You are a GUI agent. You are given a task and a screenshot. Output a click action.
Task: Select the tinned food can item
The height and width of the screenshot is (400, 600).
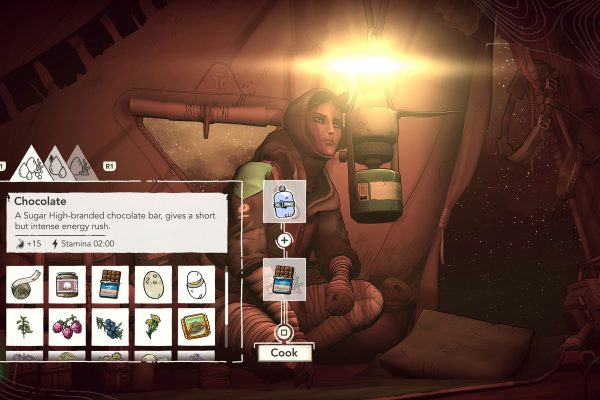tap(197, 326)
